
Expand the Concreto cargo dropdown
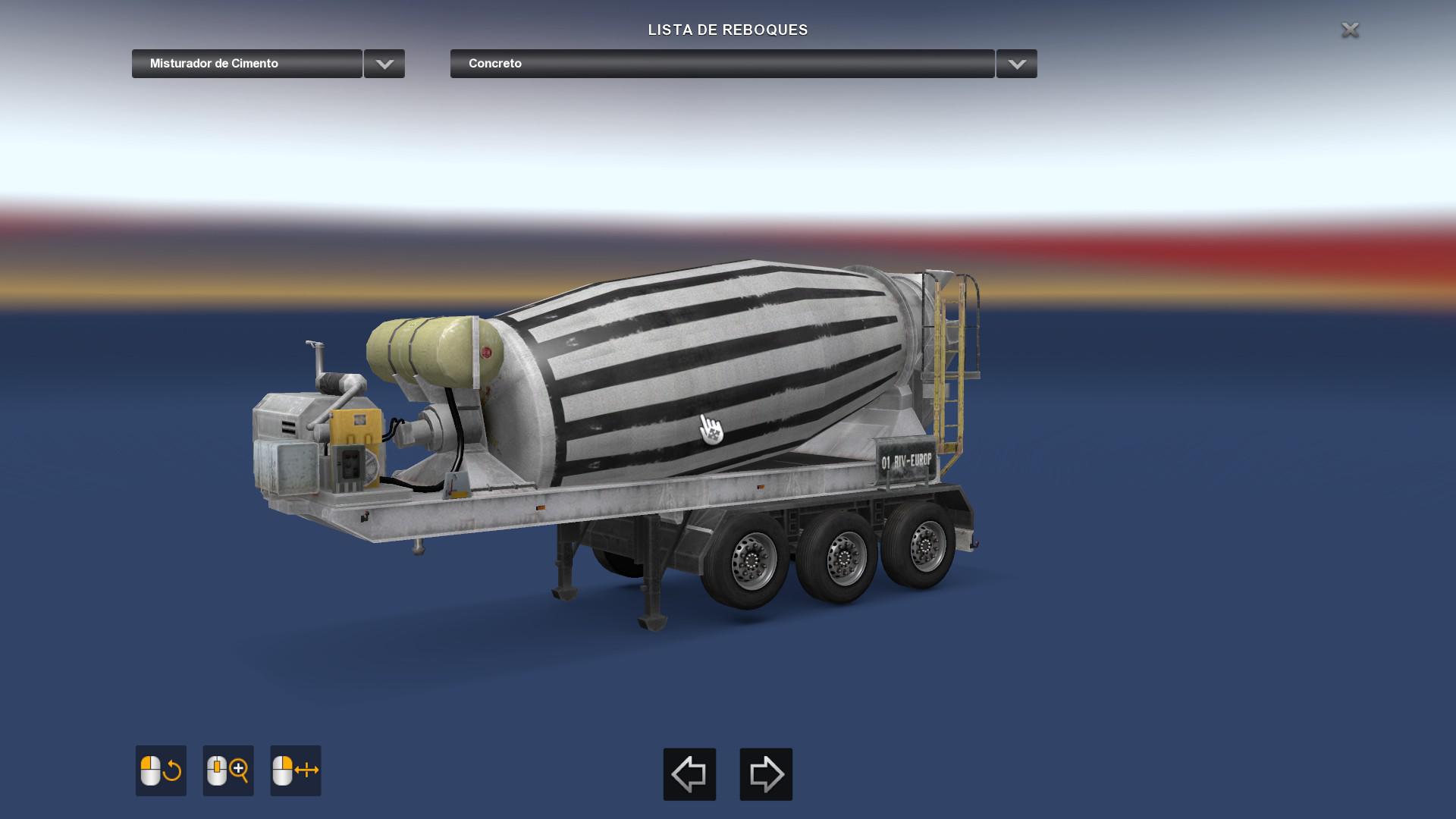[x=1016, y=64]
